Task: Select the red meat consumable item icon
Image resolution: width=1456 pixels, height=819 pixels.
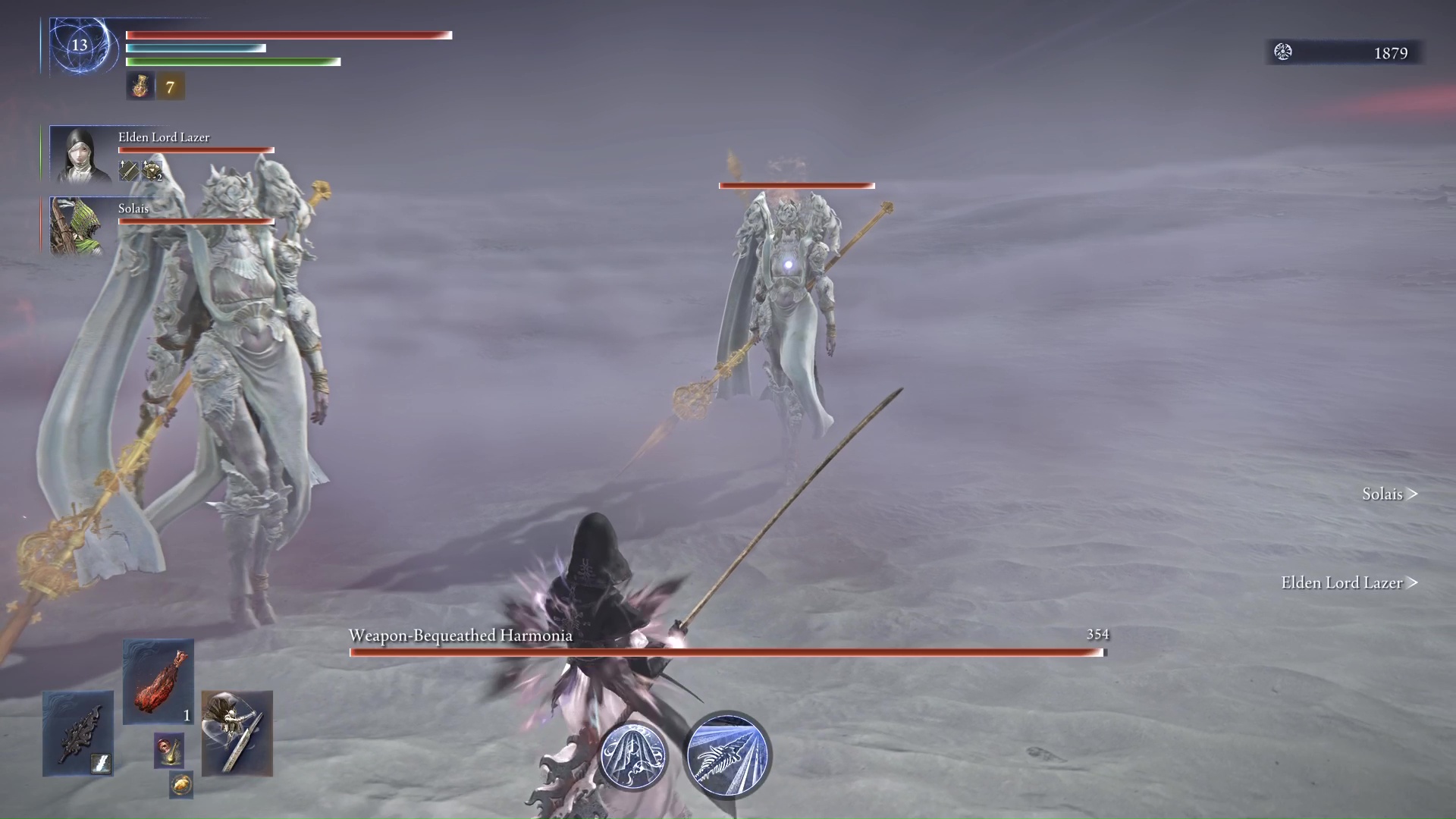Action: pos(158,681)
